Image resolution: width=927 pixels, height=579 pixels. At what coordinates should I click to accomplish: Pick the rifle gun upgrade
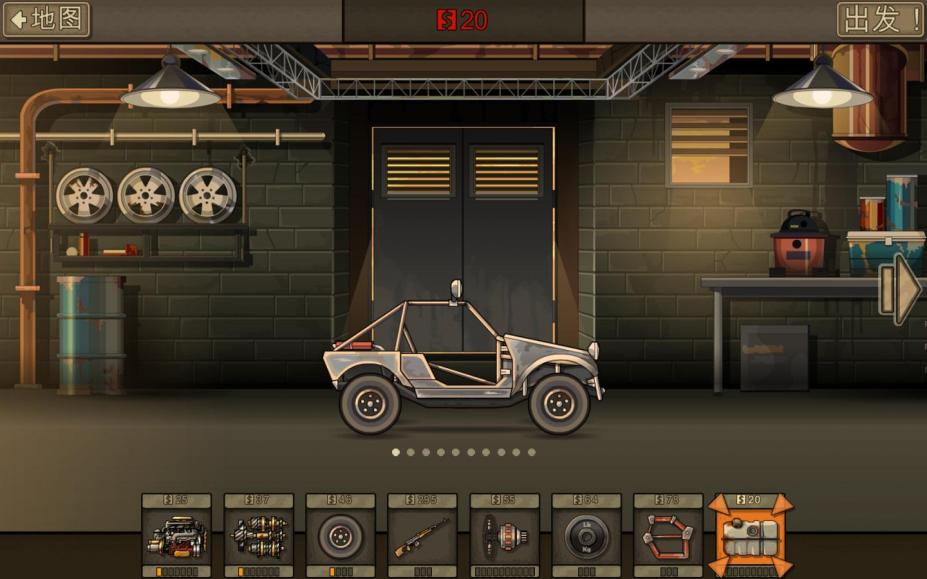coord(423,536)
